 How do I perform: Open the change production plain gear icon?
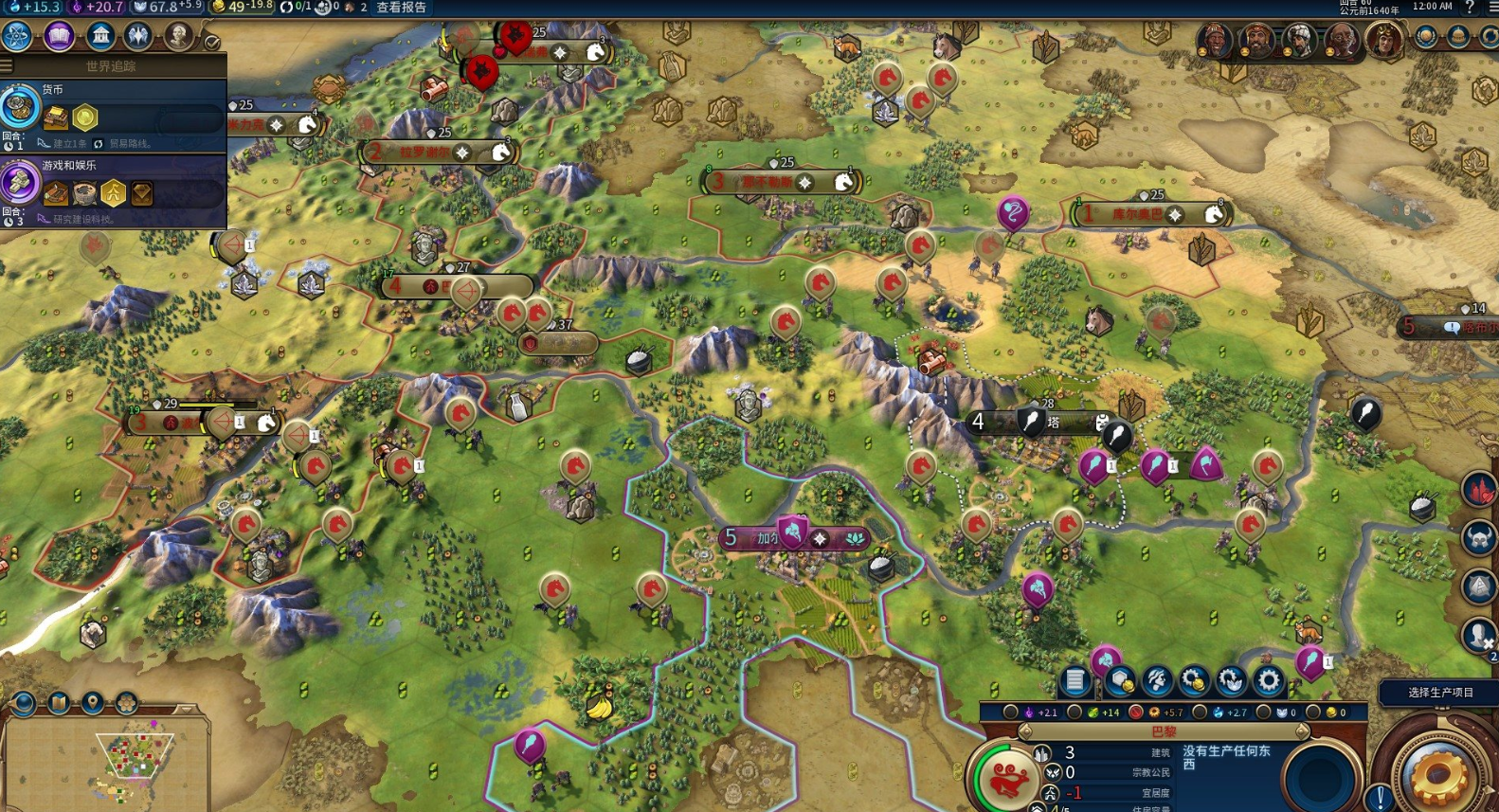(1269, 679)
